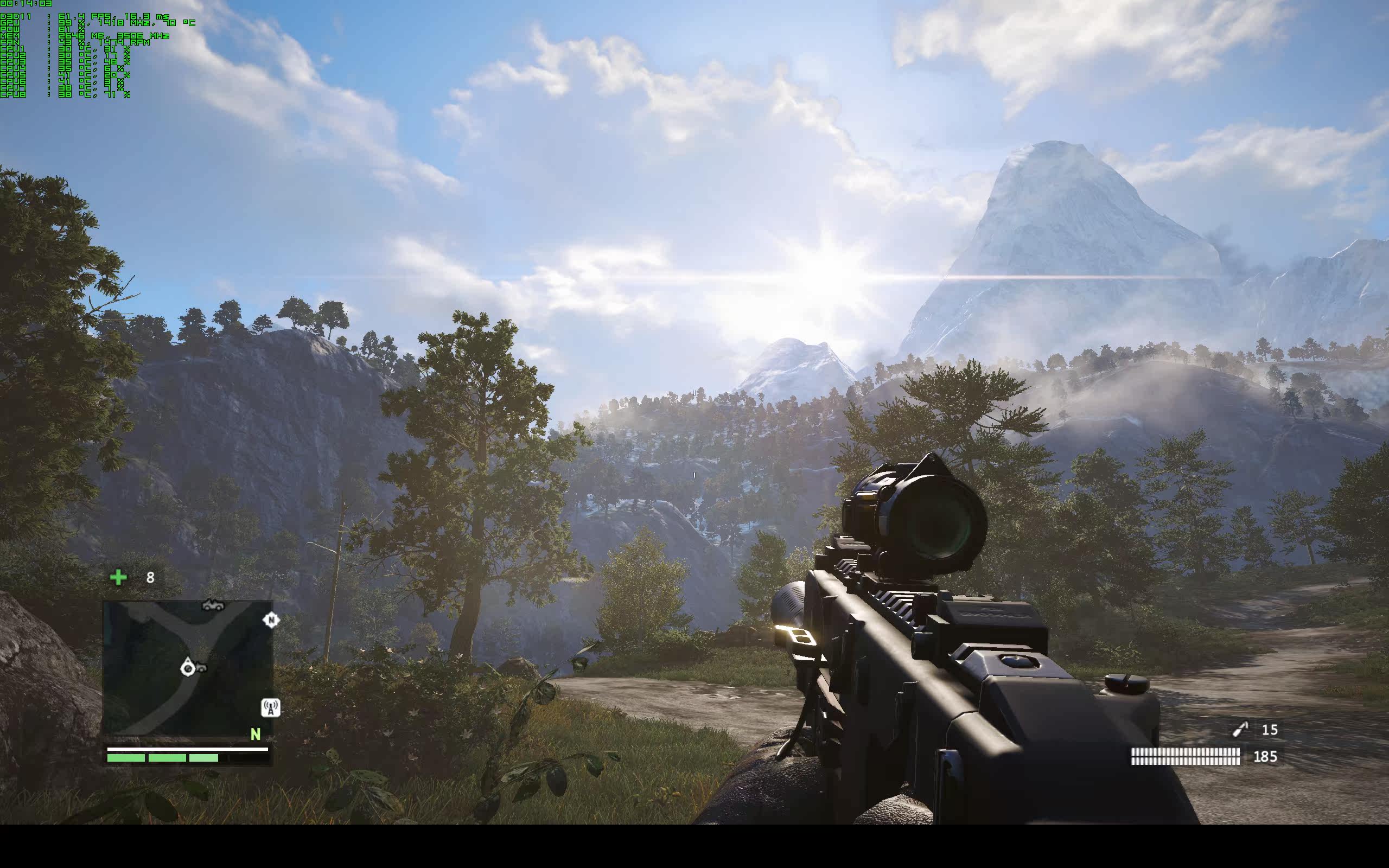The width and height of the screenshot is (1389, 868).
Task: Select the throwable icon above ammo
Action: [x=1240, y=730]
